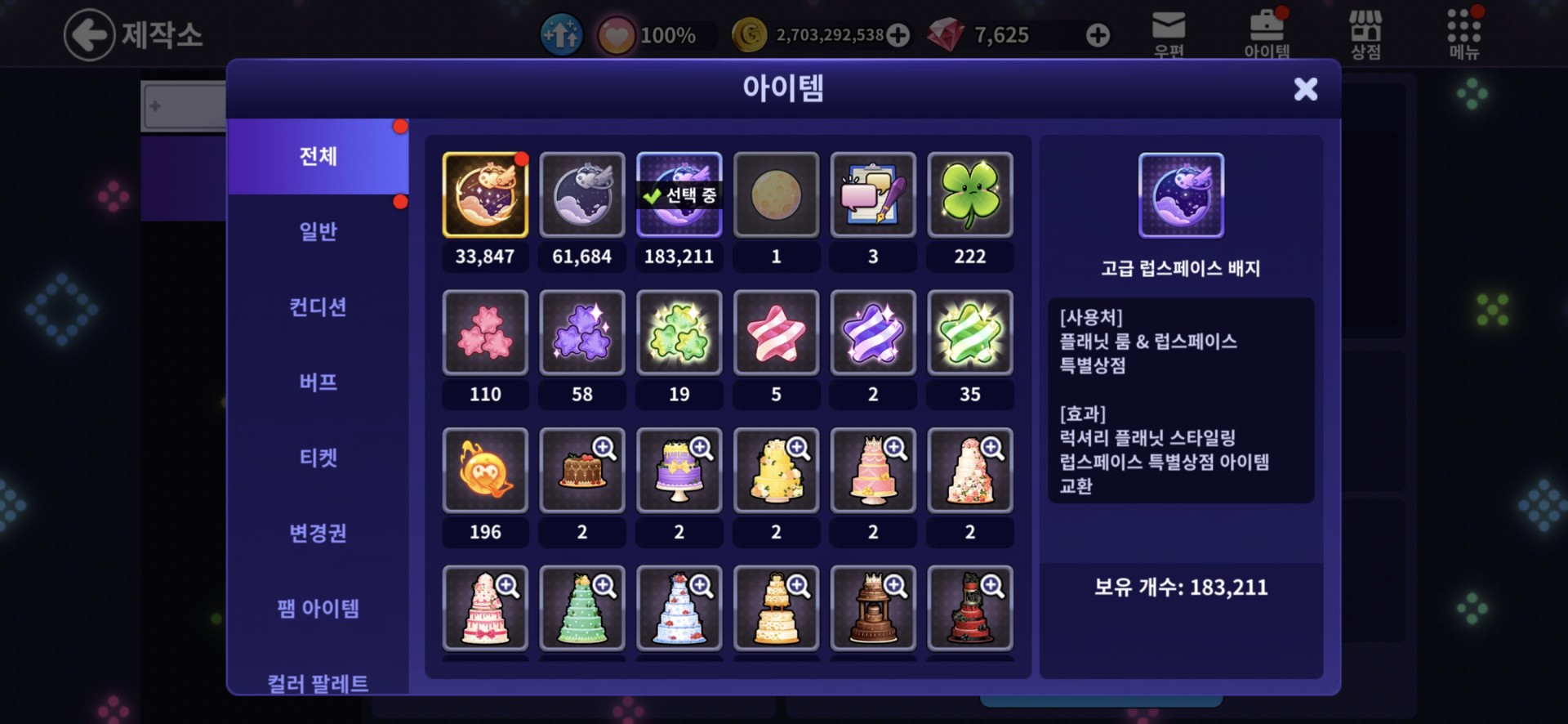Select the 전체 tab
Image resolution: width=1568 pixels, height=724 pixels.
(x=318, y=156)
